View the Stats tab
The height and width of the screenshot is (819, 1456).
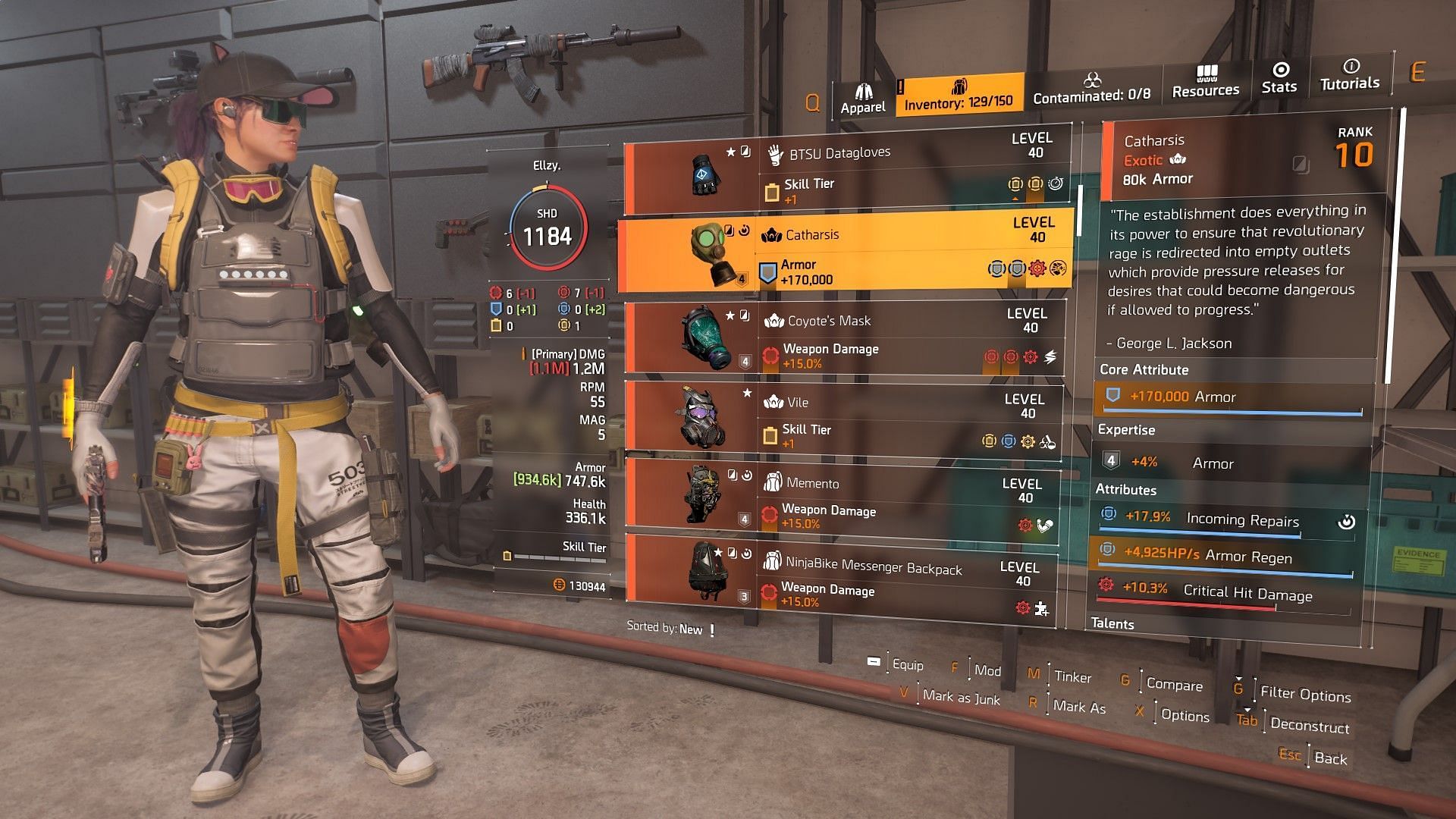[x=1279, y=79]
